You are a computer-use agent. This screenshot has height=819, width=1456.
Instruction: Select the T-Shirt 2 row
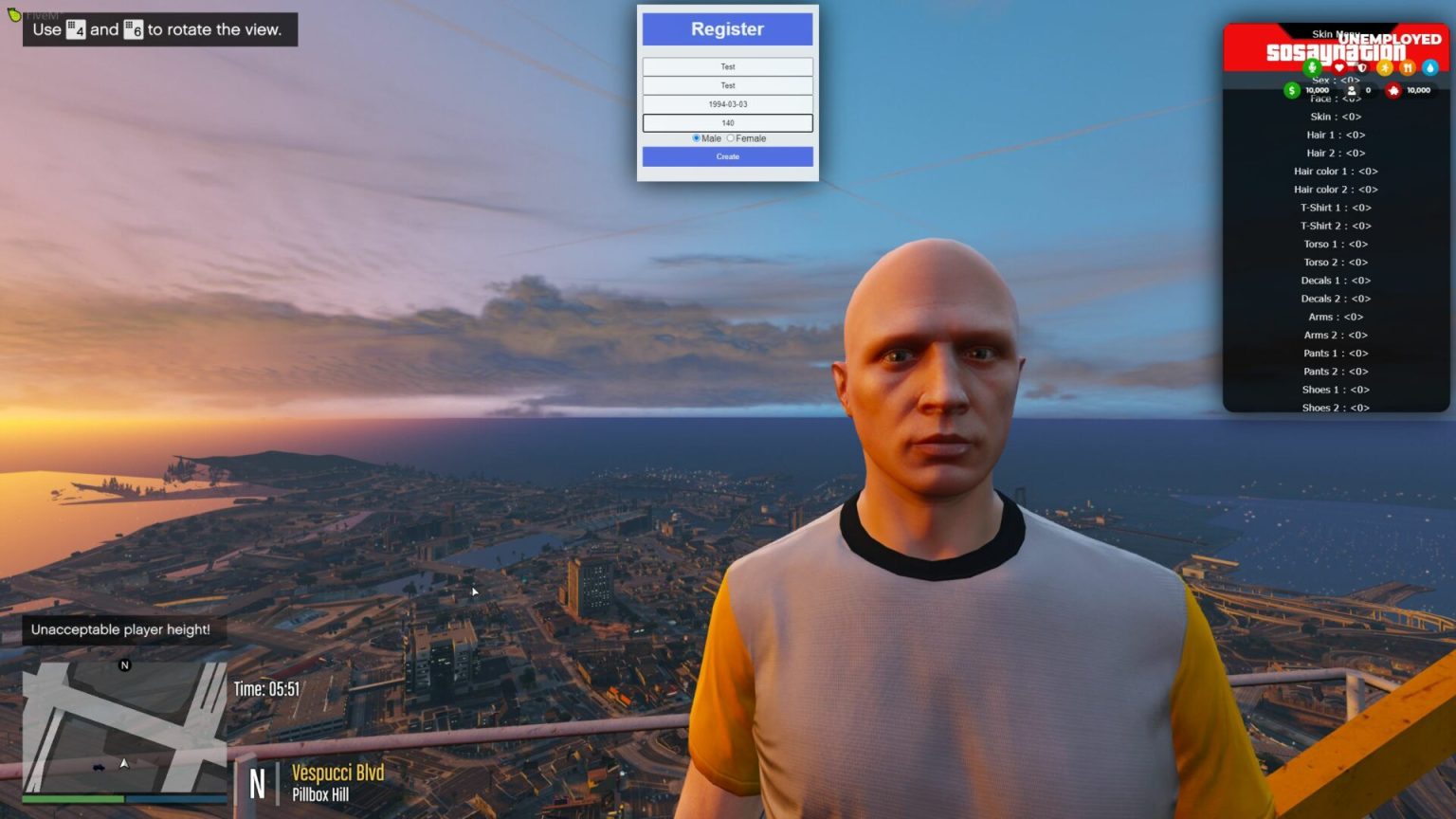(x=1336, y=226)
